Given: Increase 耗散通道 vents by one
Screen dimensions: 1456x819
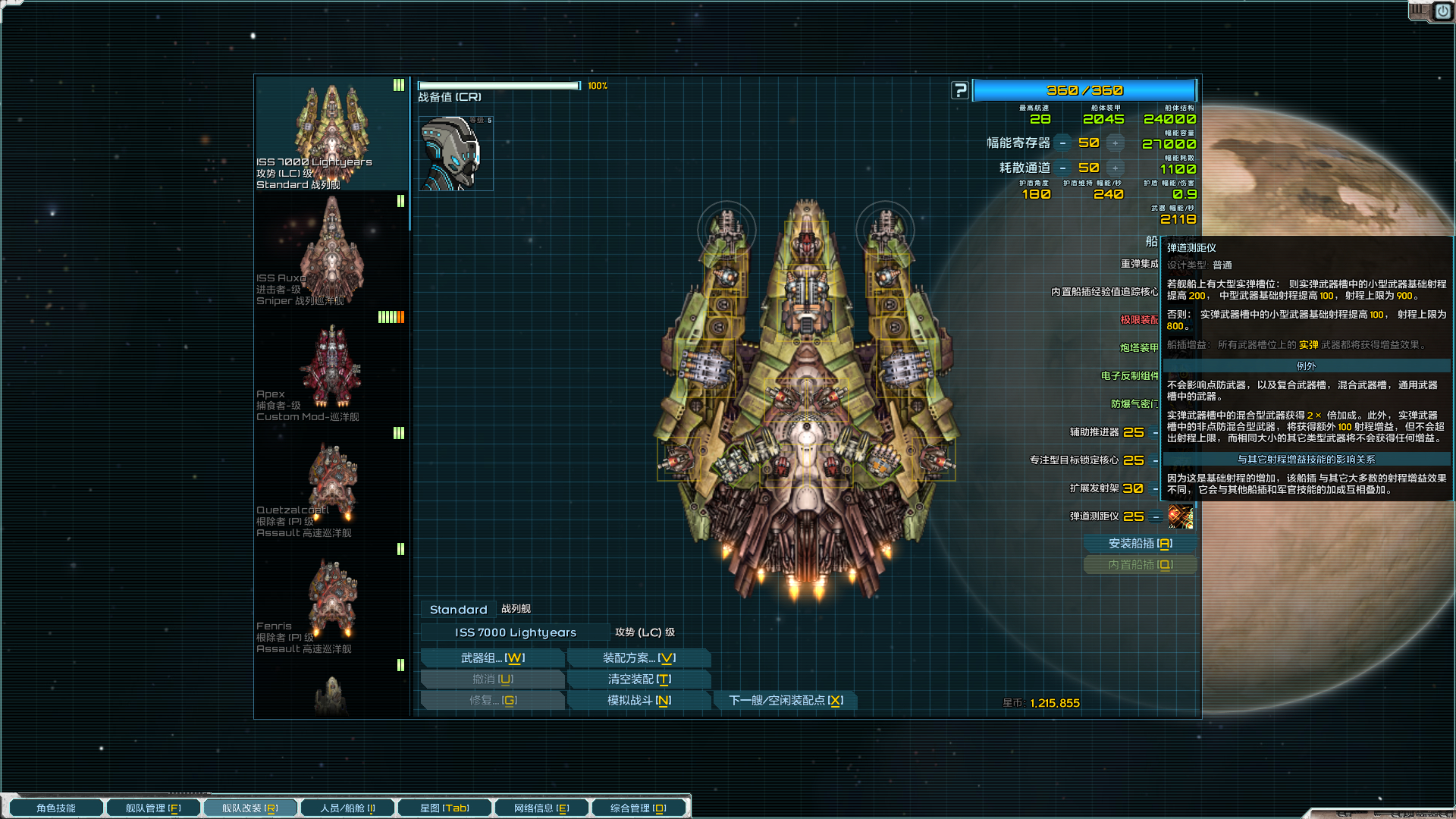Looking at the screenshot, I should click(1115, 168).
